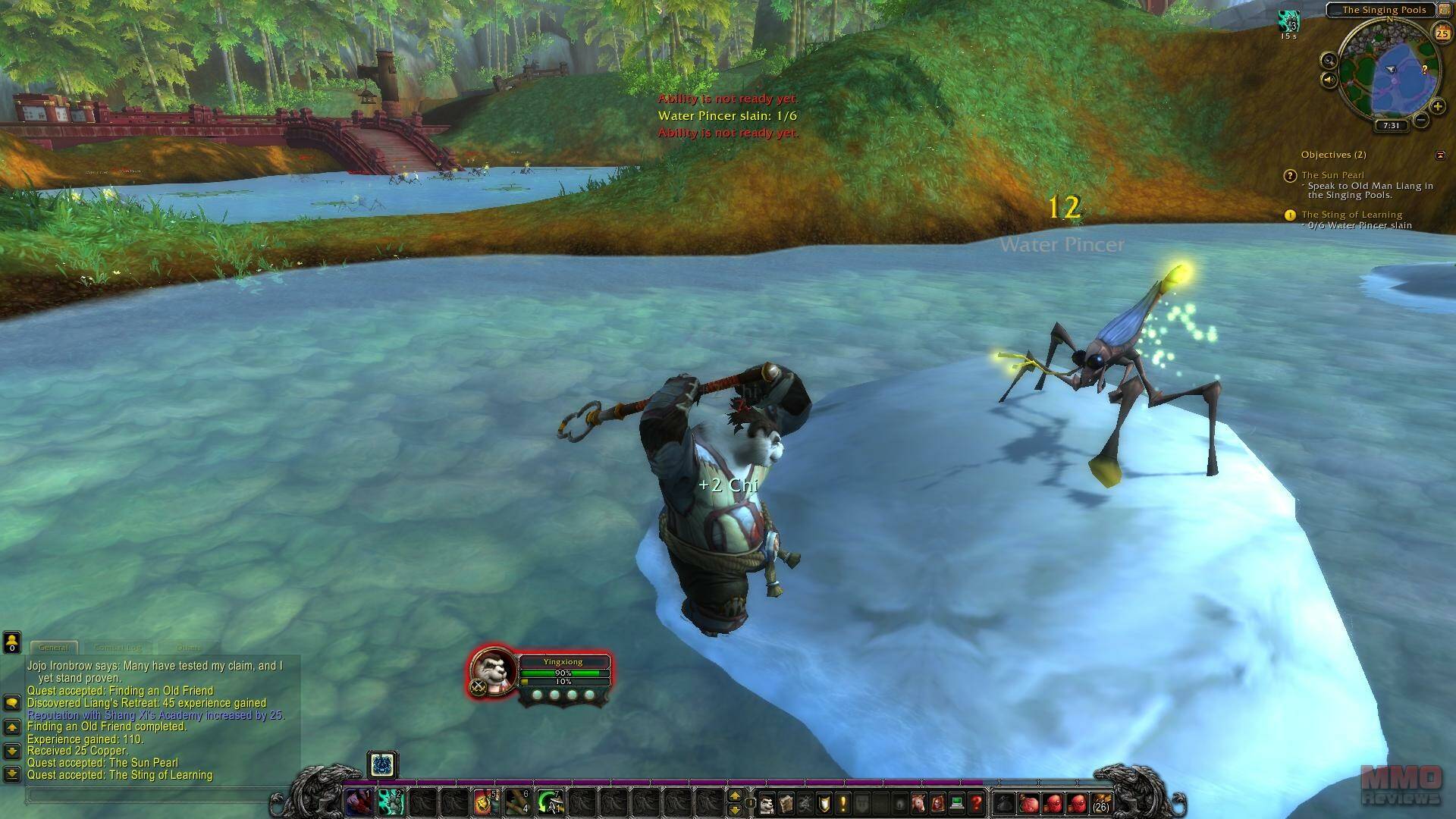The height and width of the screenshot is (819, 1456).
Task: Open the calendar button showing 25
Action: [x=1441, y=33]
